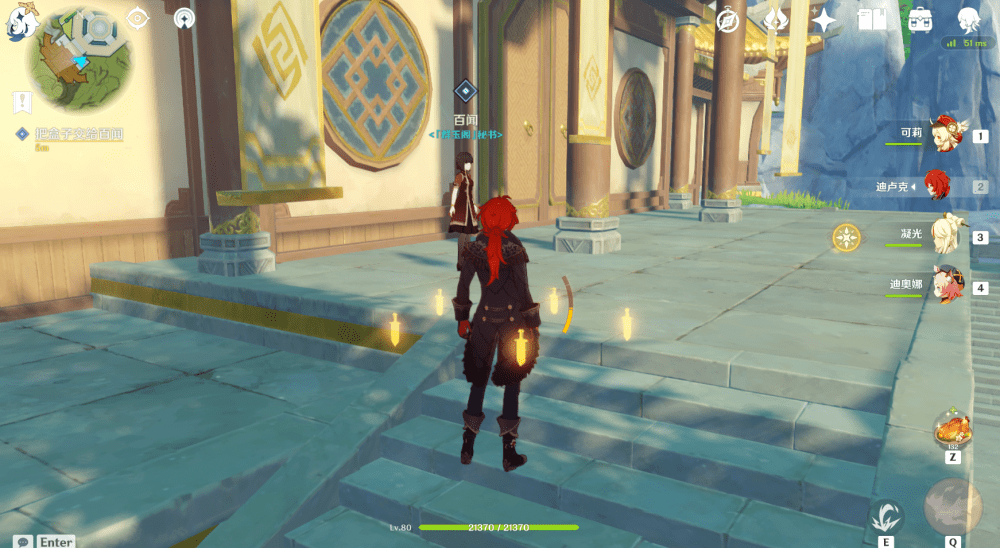
Task: Open the adventurer handbook book icon
Action: pos(872,20)
